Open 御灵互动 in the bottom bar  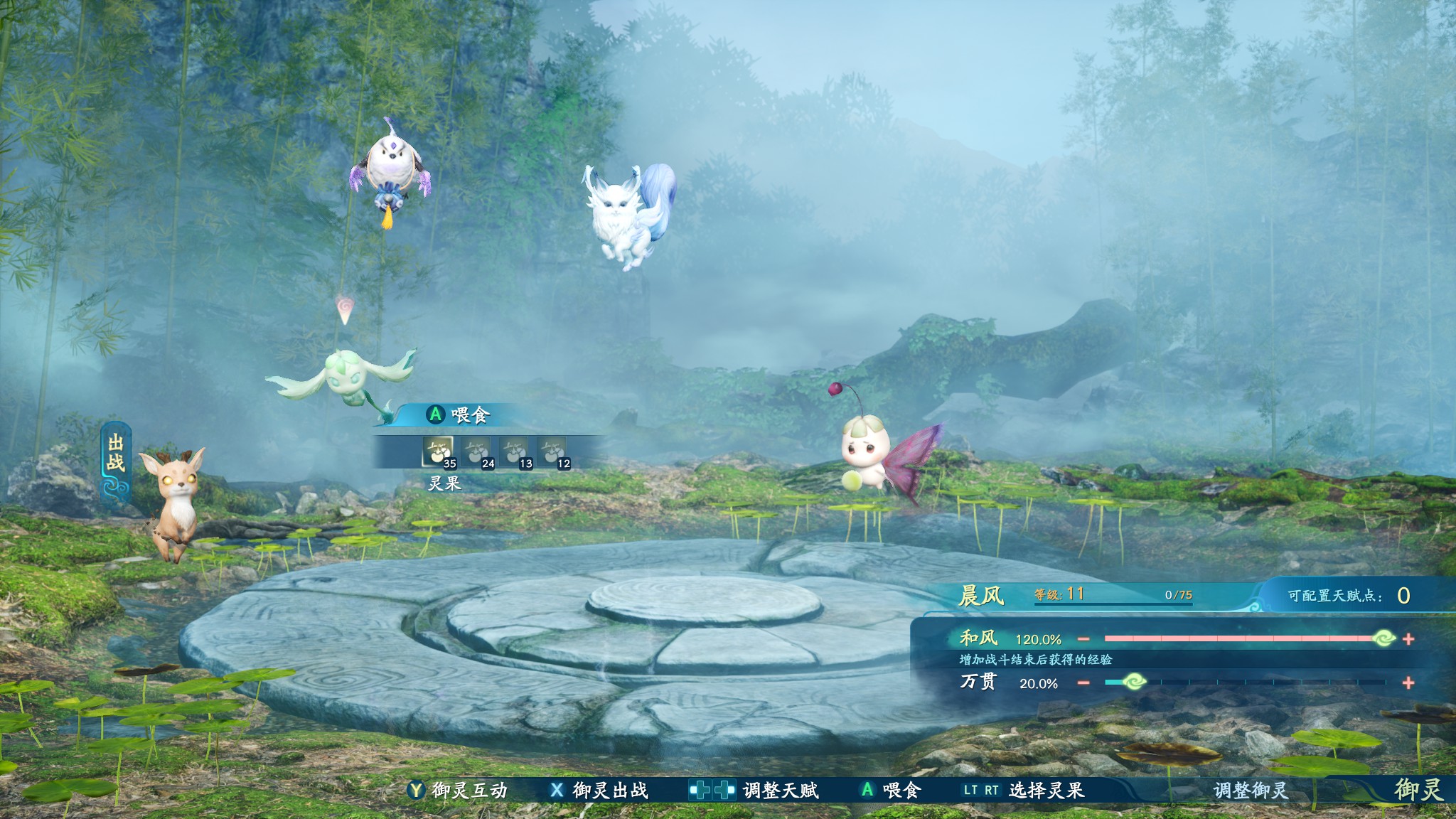coord(459,790)
